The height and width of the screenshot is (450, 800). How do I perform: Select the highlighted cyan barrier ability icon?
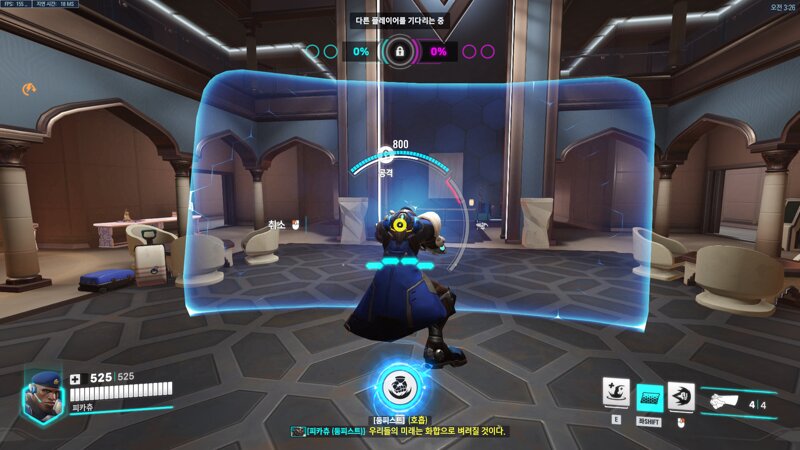pos(650,397)
